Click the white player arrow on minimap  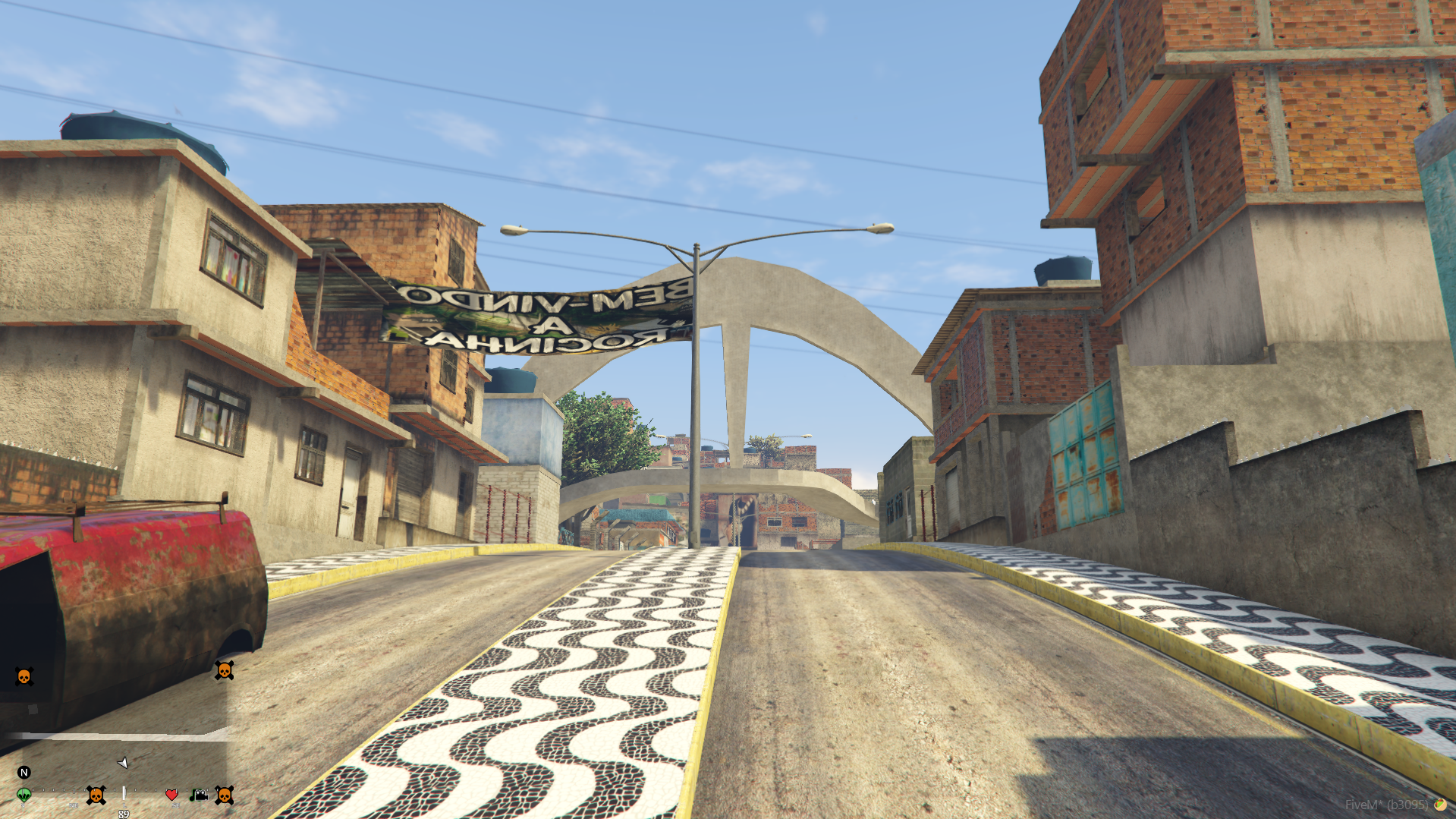(122, 762)
